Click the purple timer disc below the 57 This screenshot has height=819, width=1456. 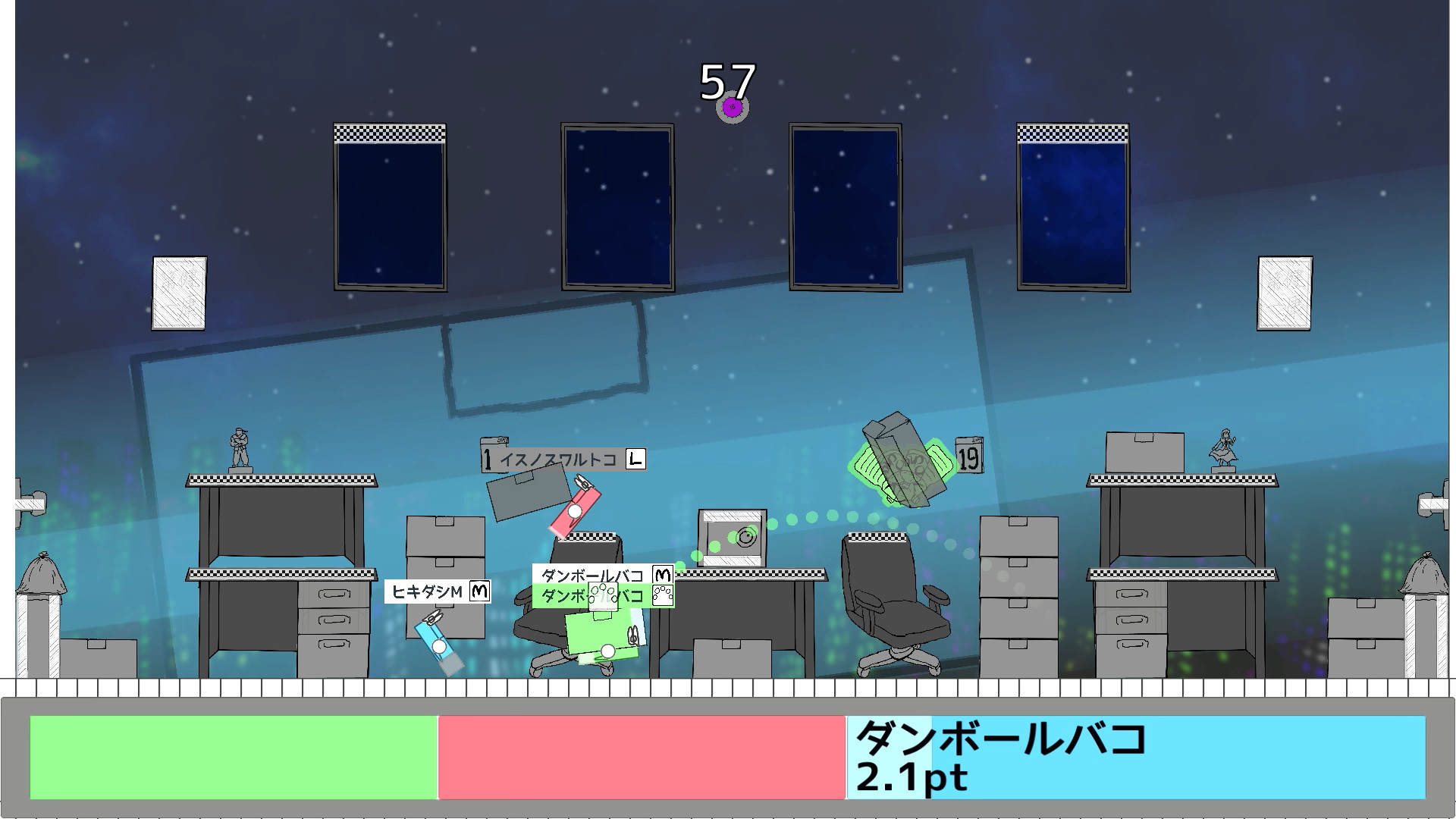(730, 108)
